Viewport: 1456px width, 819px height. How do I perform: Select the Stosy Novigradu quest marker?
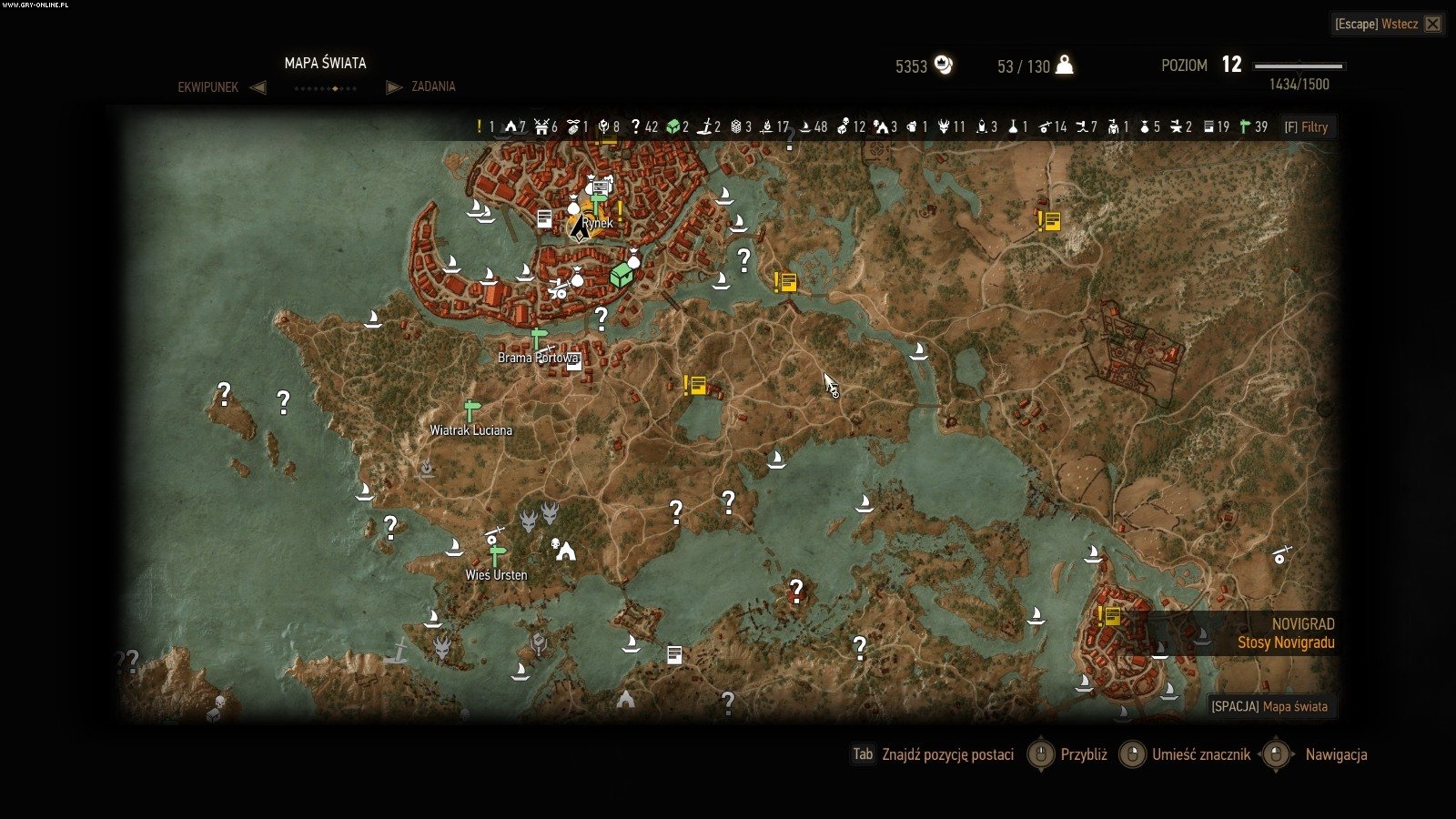point(1108,617)
